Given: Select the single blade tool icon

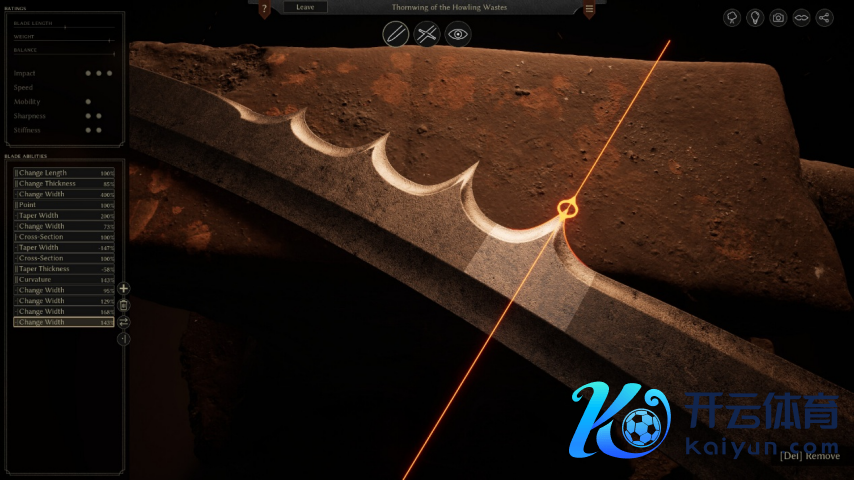Looking at the screenshot, I should coord(396,34).
